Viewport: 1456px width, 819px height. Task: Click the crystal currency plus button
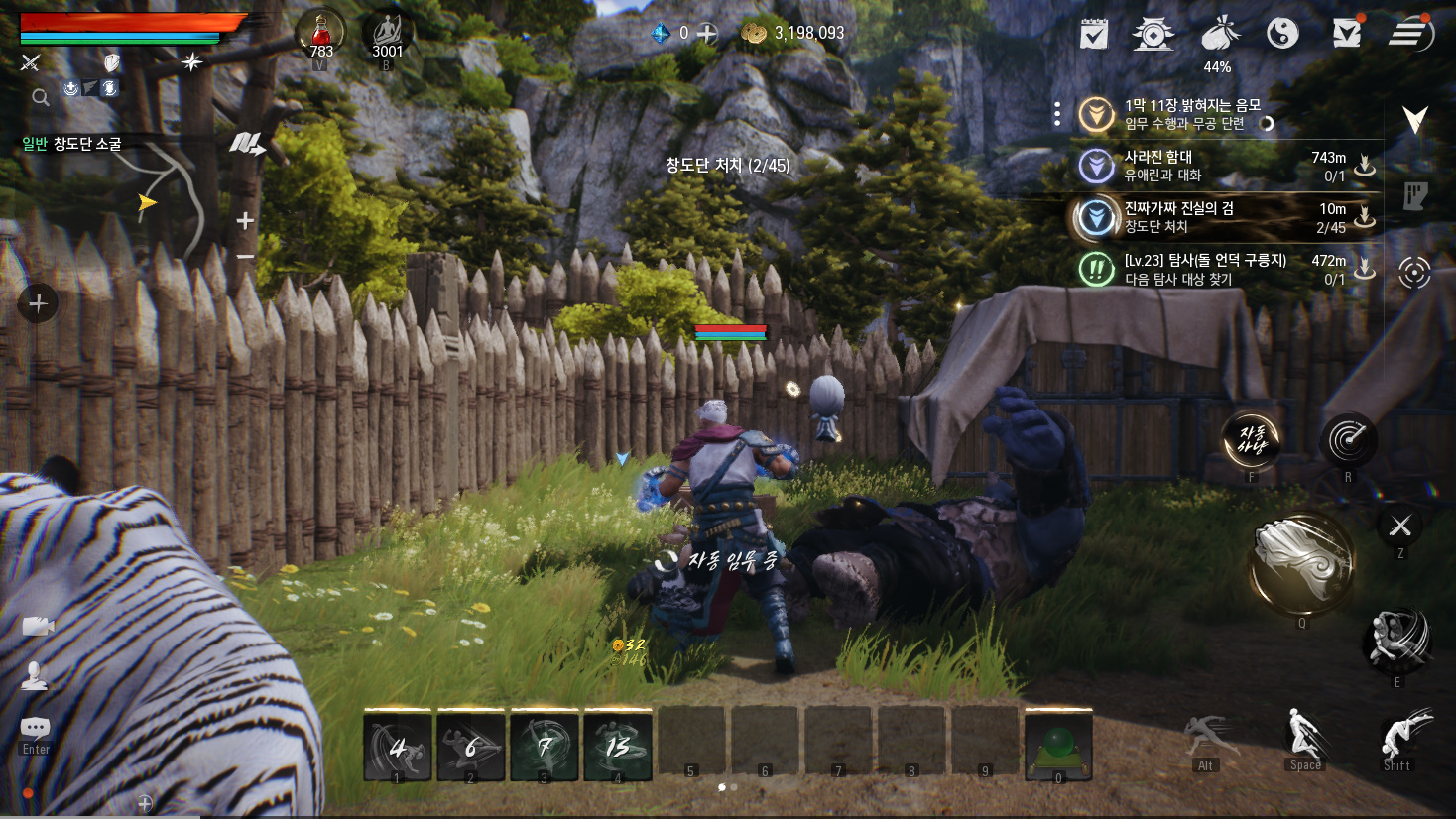coord(707,33)
